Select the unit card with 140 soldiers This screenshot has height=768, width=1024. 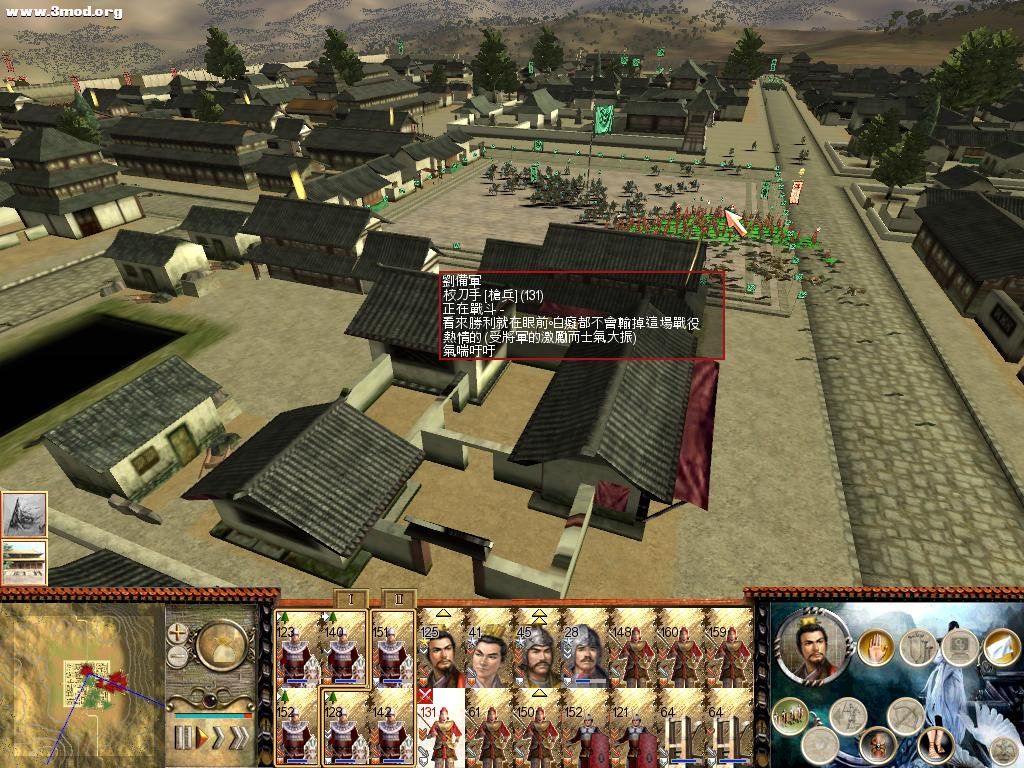[x=343, y=648]
